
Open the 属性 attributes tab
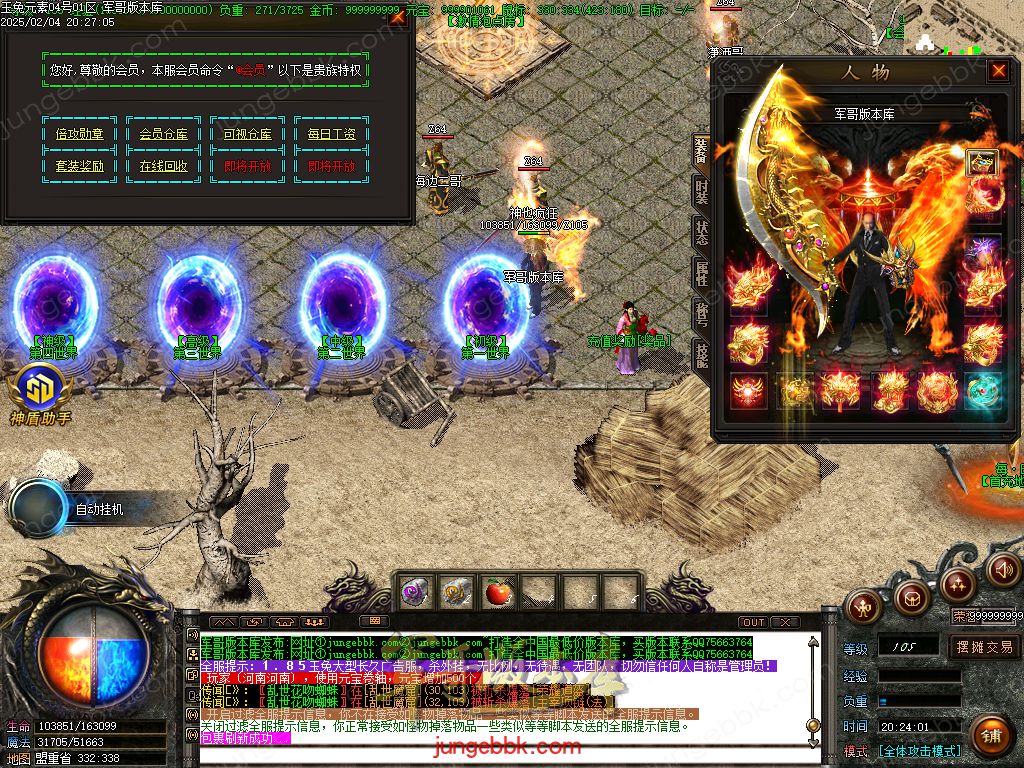701,273
